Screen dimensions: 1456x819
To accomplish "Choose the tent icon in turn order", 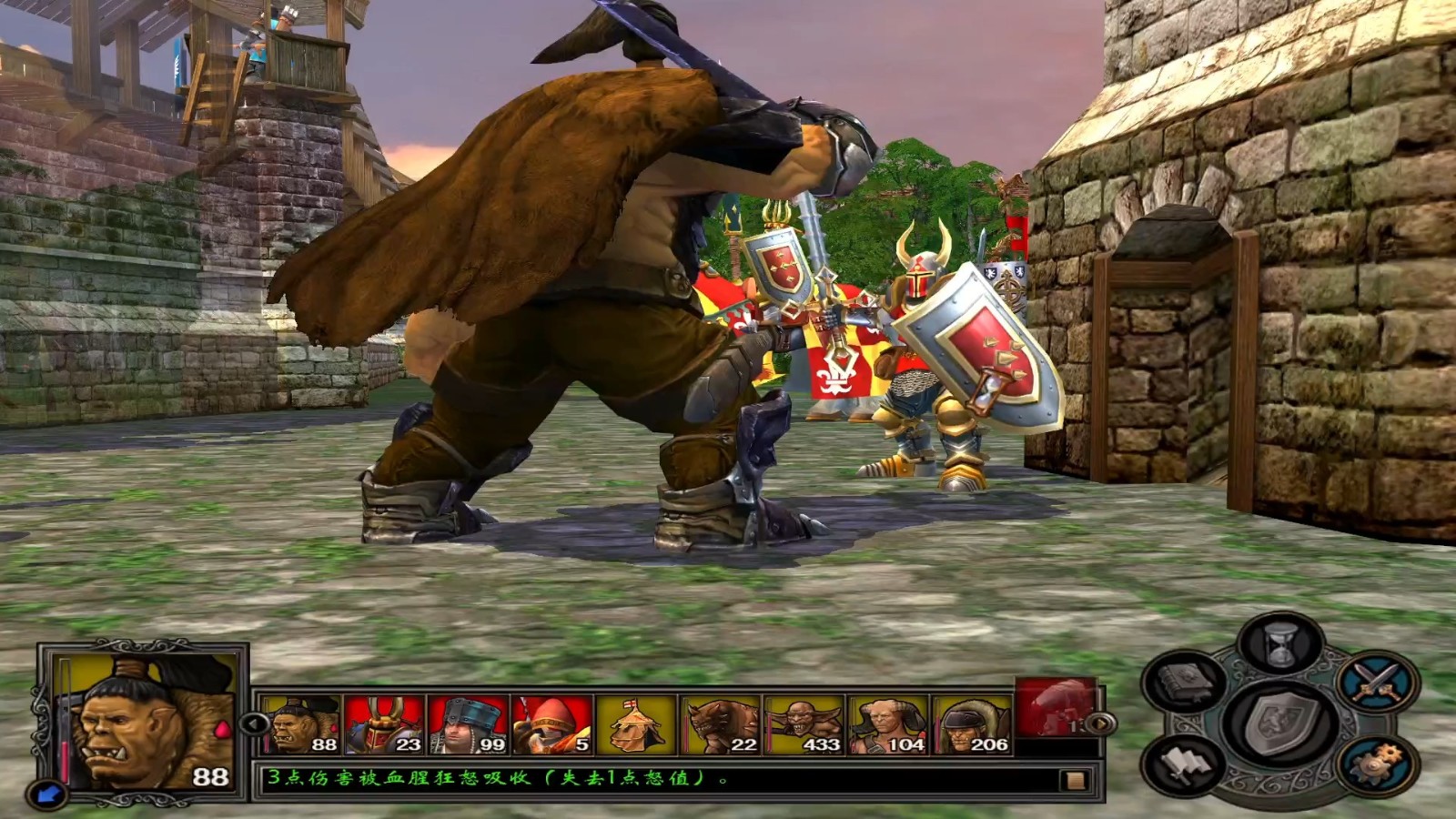I will tap(635, 724).
